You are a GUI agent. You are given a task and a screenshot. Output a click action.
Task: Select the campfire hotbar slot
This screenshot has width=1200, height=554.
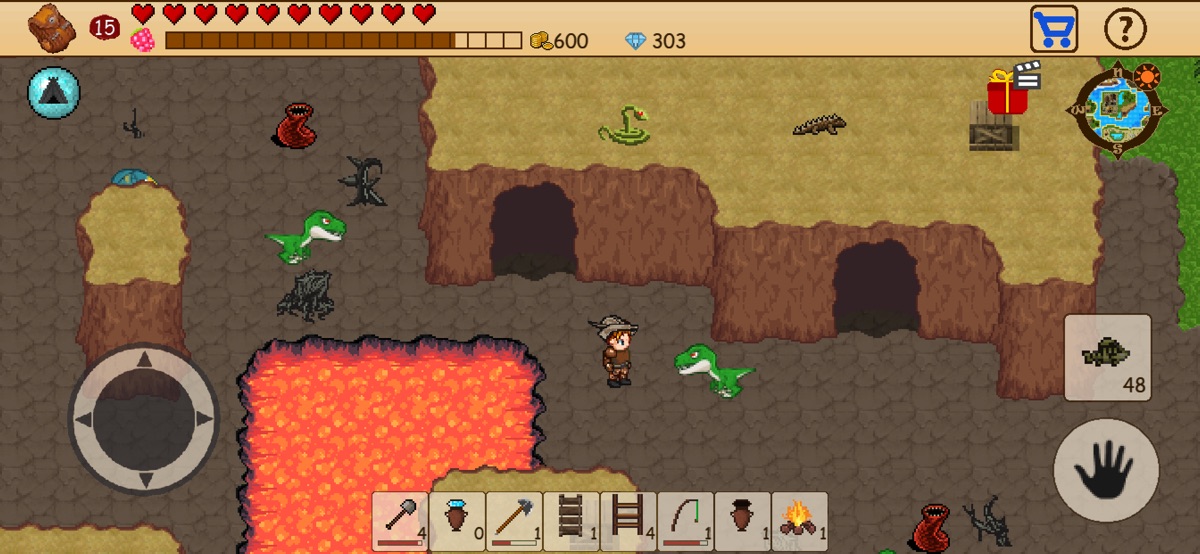(x=799, y=521)
